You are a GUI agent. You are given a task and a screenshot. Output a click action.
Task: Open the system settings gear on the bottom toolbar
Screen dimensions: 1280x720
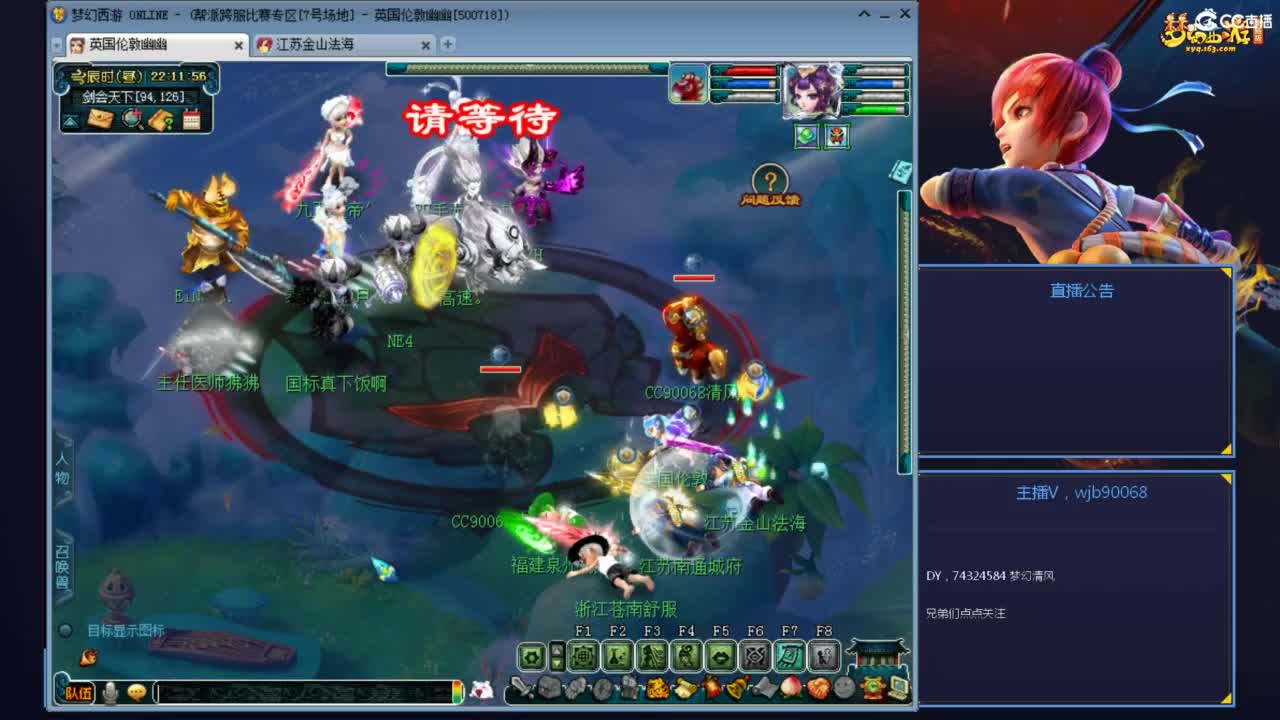[531, 655]
